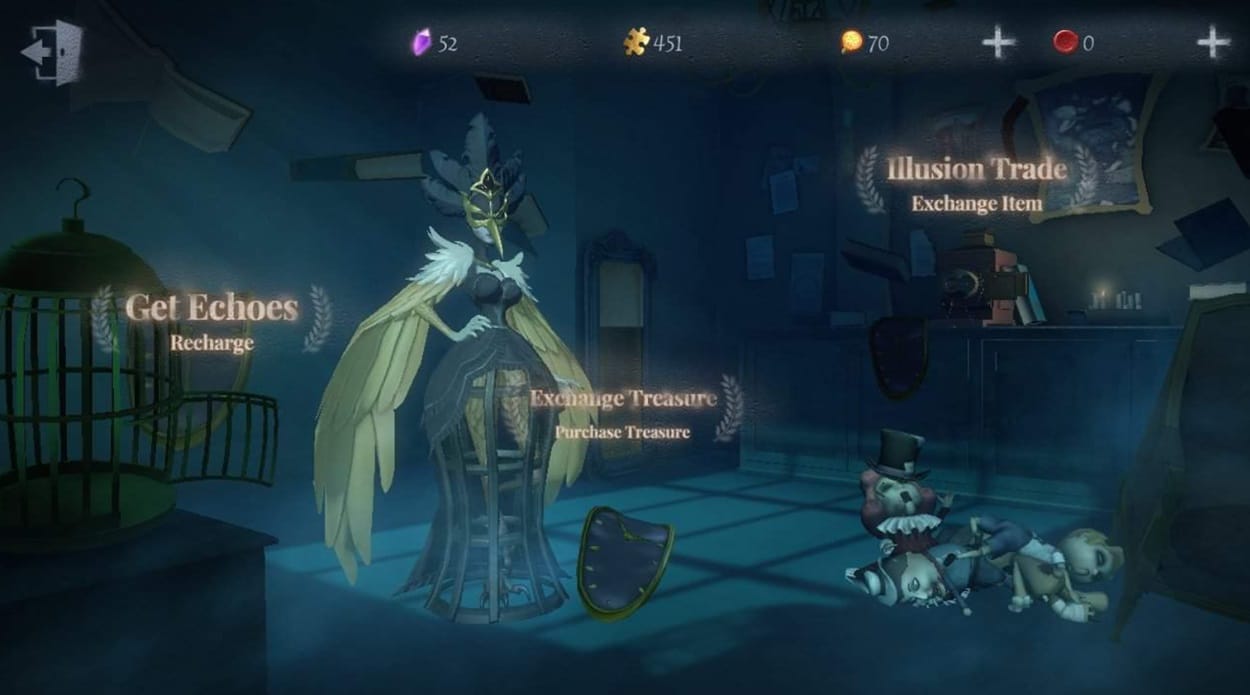Open Illusion Trade item exchange
The height and width of the screenshot is (695, 1250).
pyautogui.click(x=976, y=182)
